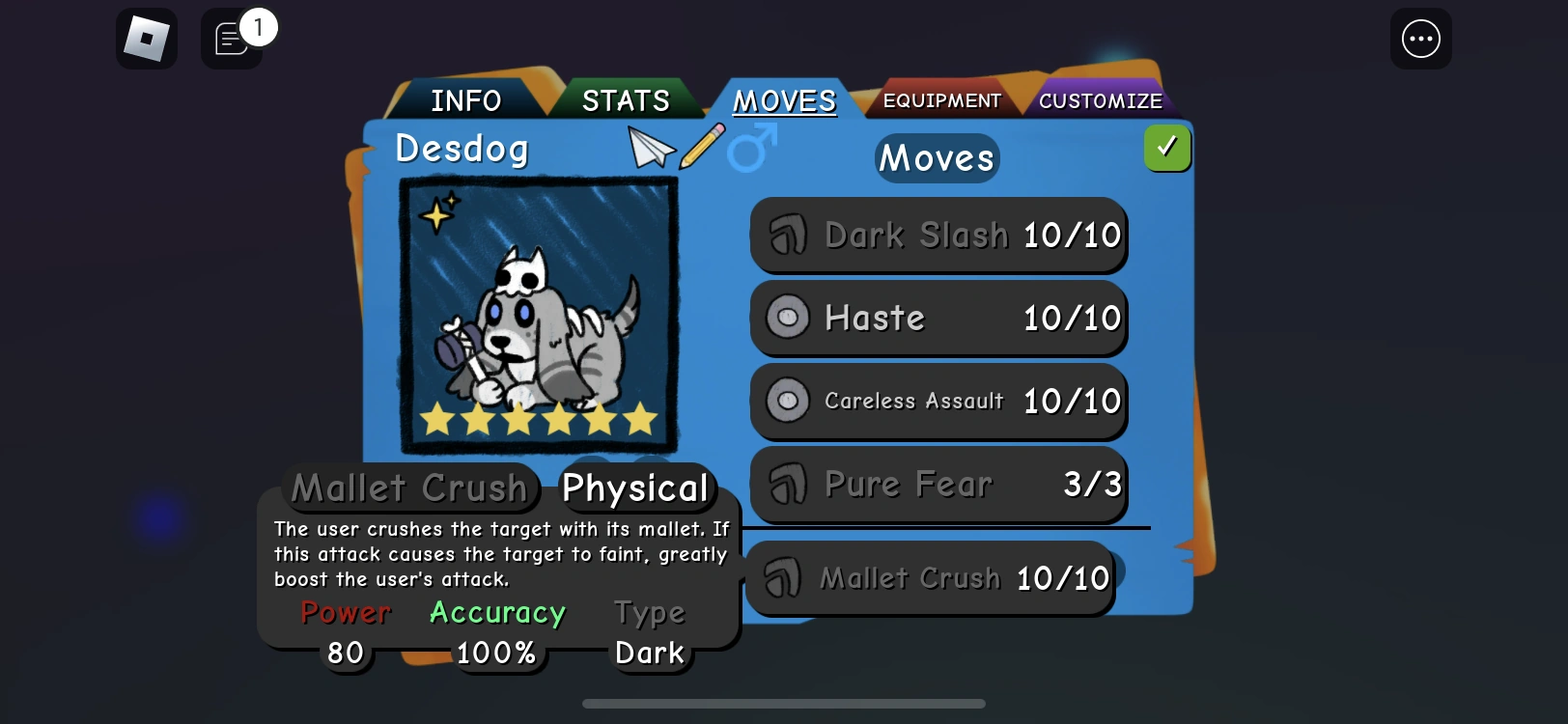This screenshot has height=724, width=1568.
Task: Click the pencil icon to rename Desdog
Action: pos(702,145)
